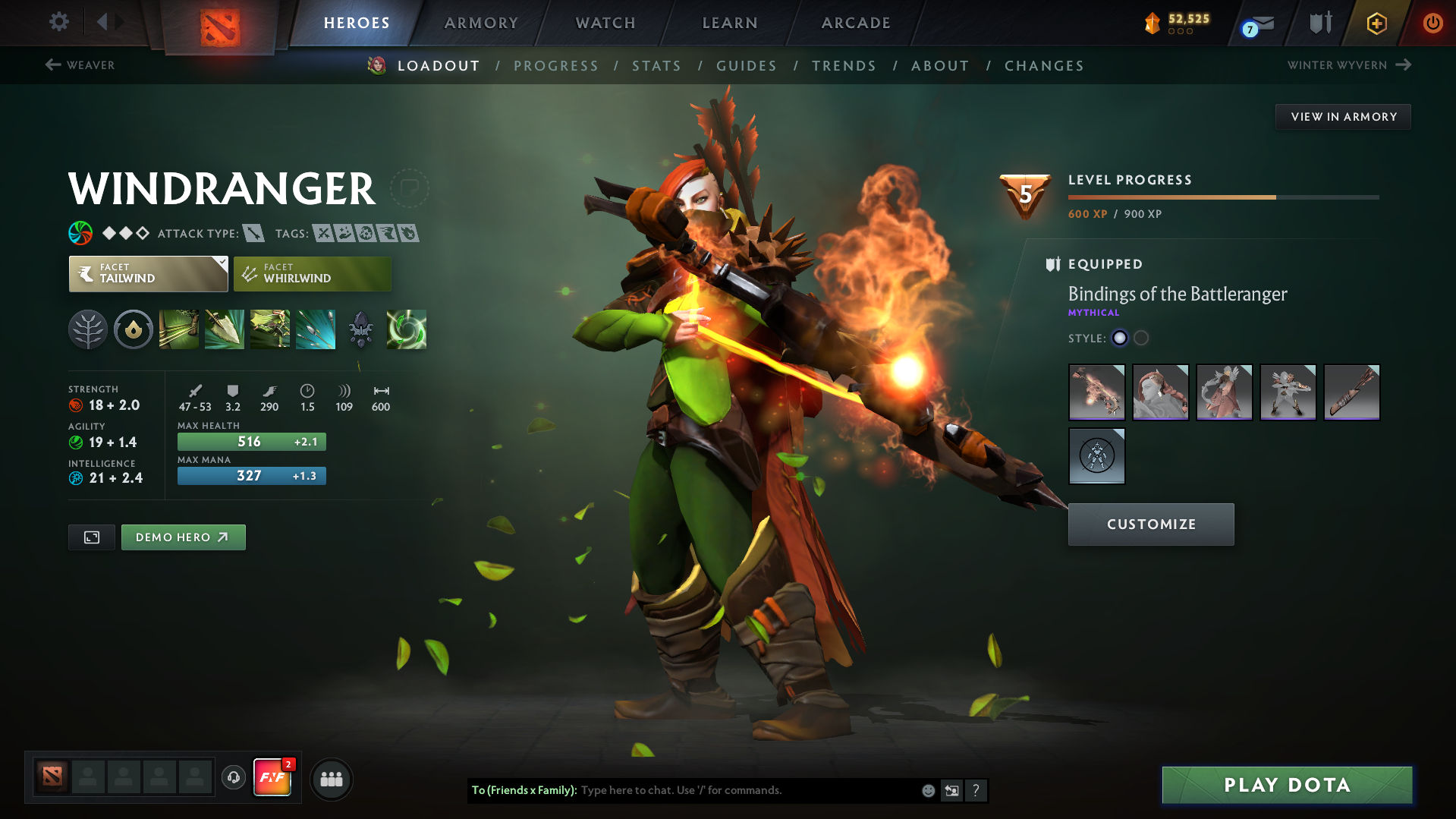1456x819 pixels.
Task: Open the Arcade tab
Action: [x=856, y=23]
